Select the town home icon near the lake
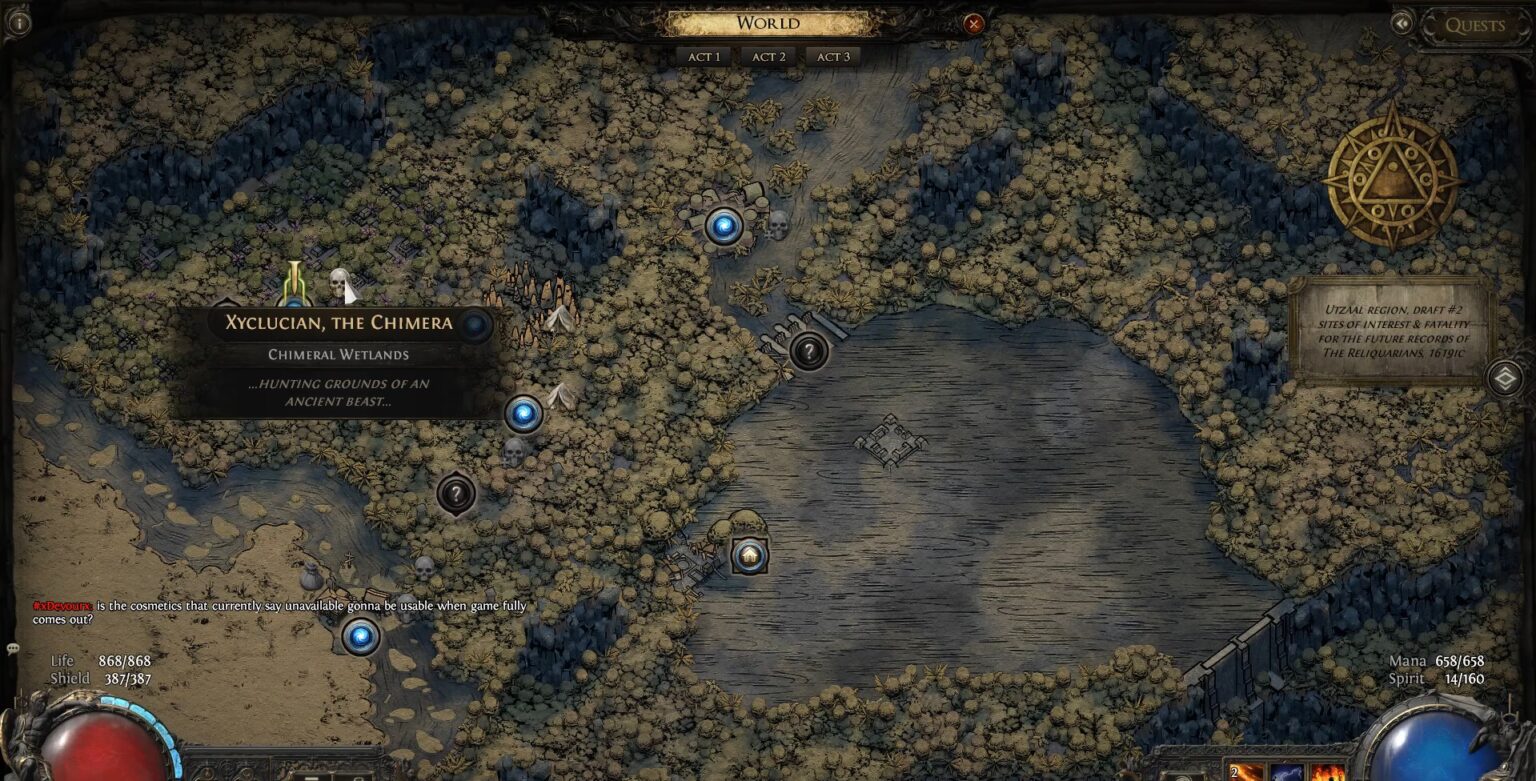Image resolution: width=1536 pixels, height=781 pixels. click(748, 555)
